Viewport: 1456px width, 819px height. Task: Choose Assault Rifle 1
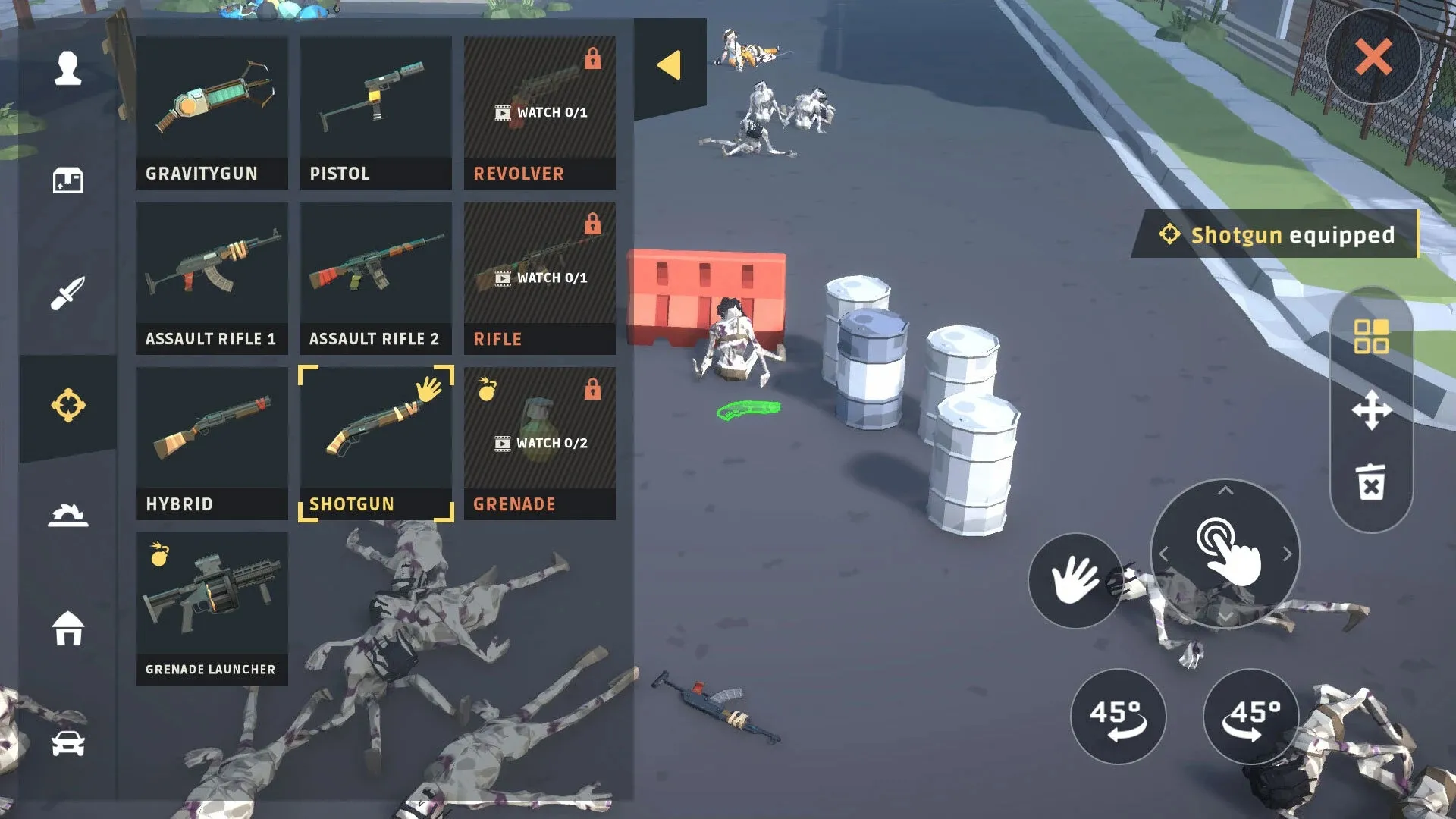coord(212,278)
